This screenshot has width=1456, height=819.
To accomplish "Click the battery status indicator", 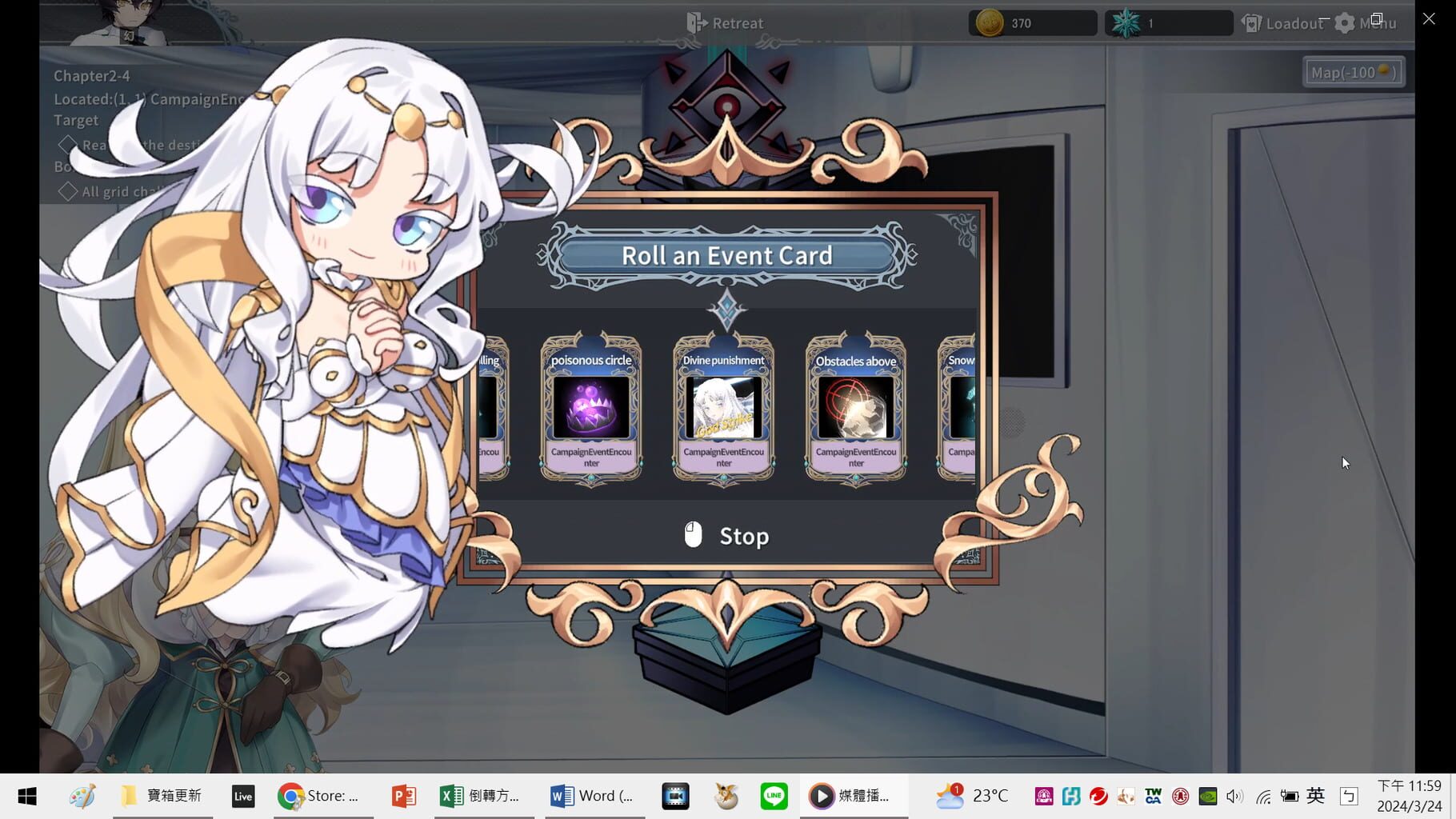I will tap(1290, 796).
